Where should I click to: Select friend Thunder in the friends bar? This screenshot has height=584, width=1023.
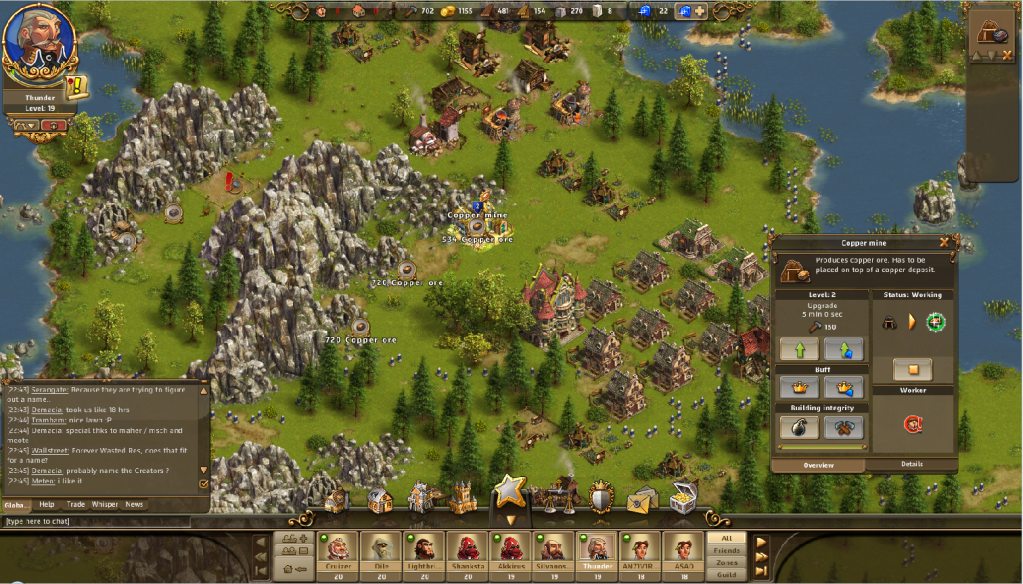pyautogui.click(x=597, y=551)
